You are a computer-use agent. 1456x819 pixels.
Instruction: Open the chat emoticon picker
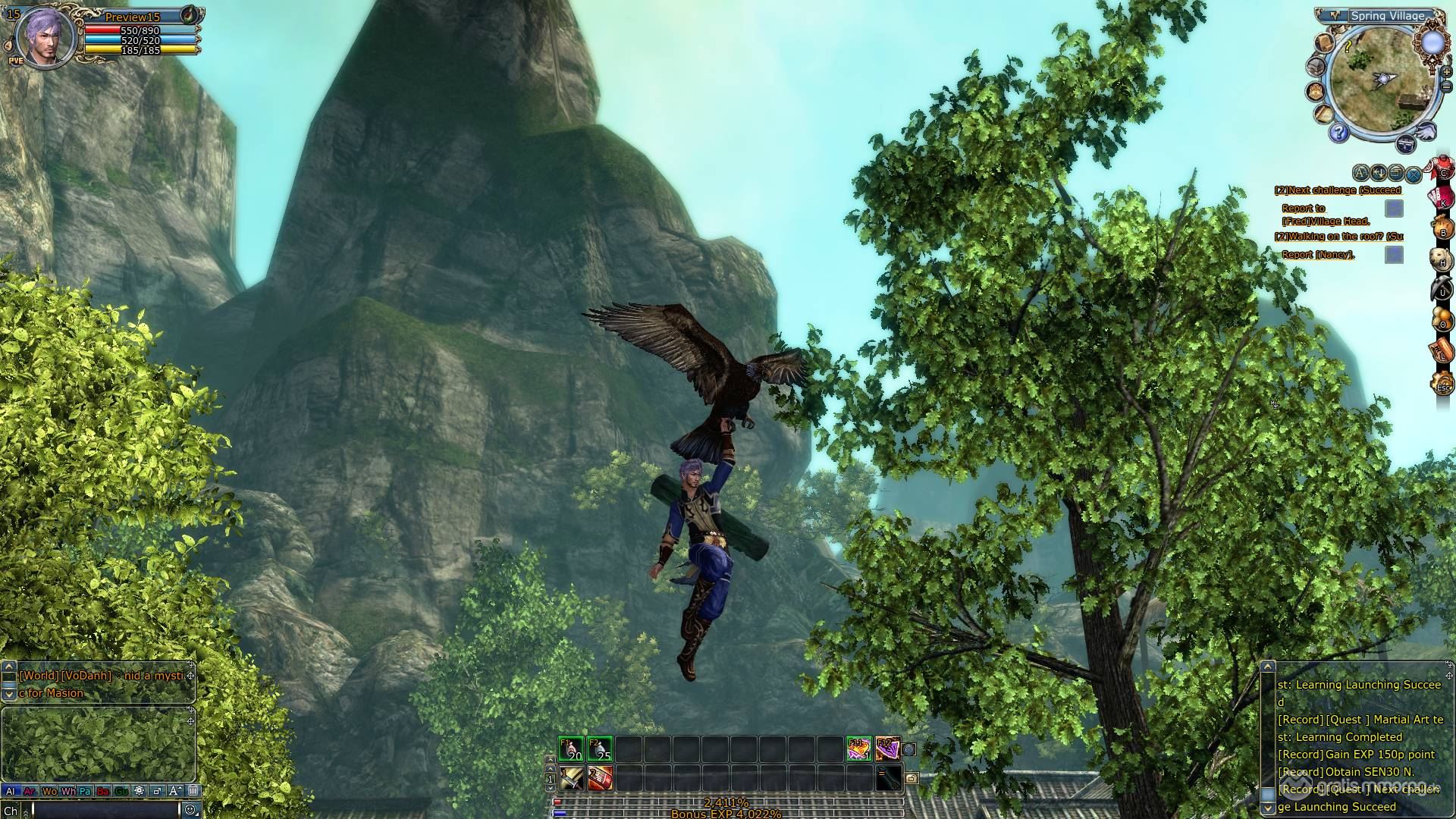190,810
